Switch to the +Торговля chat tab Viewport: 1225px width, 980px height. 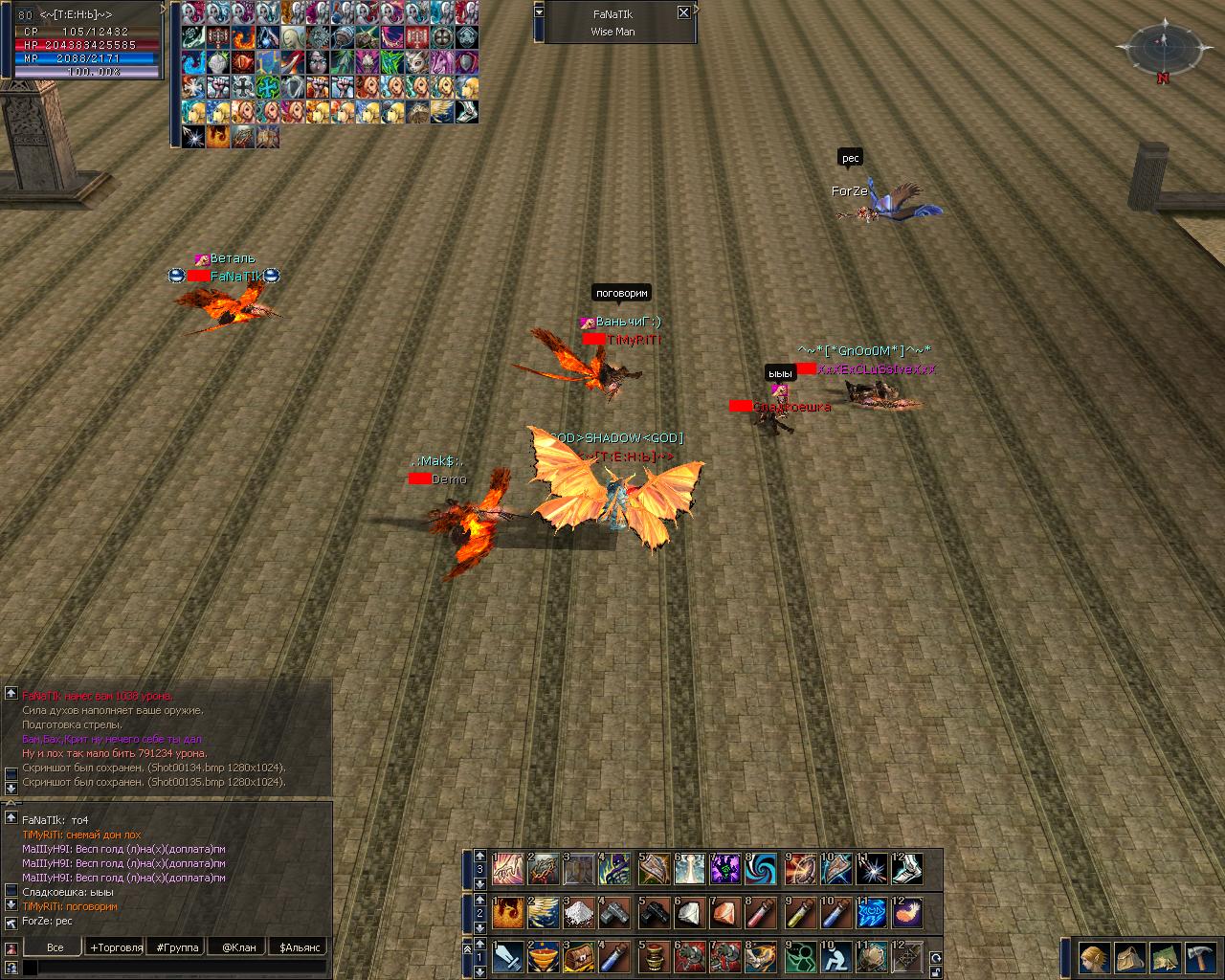tap(116, 947)
